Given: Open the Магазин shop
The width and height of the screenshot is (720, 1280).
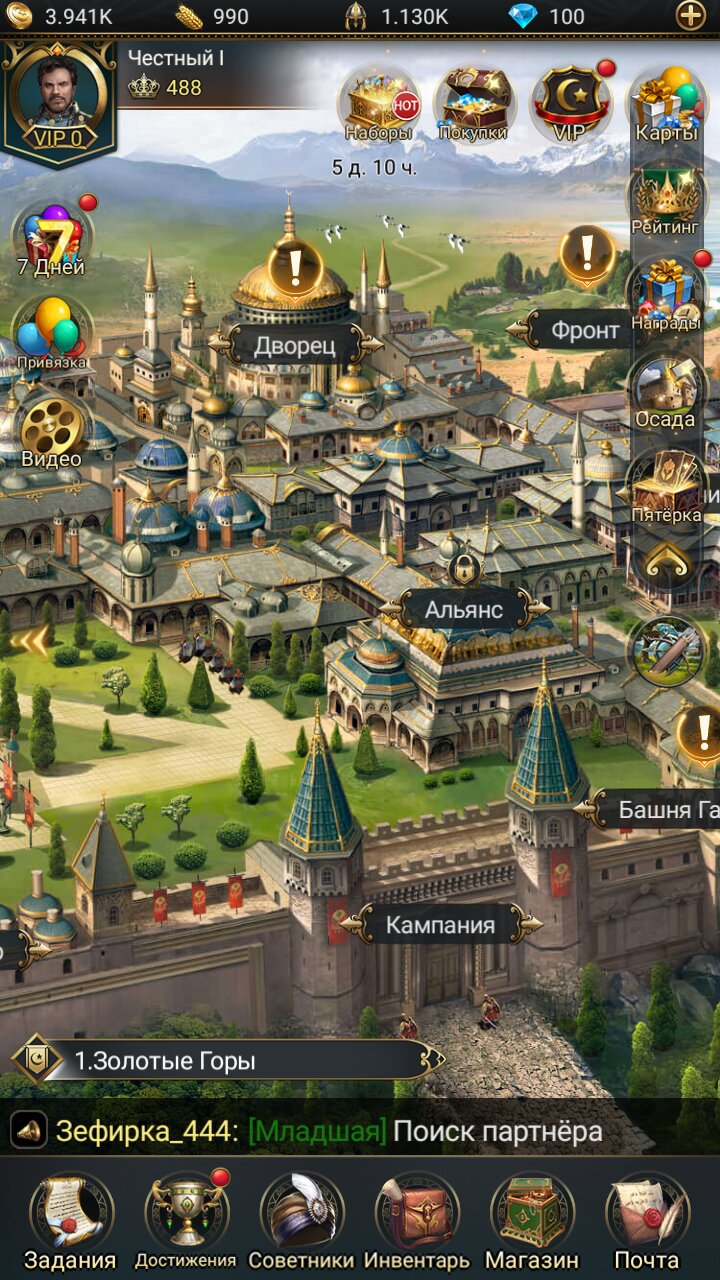Looking at the screenshot, I should [x=532, y=1218].
